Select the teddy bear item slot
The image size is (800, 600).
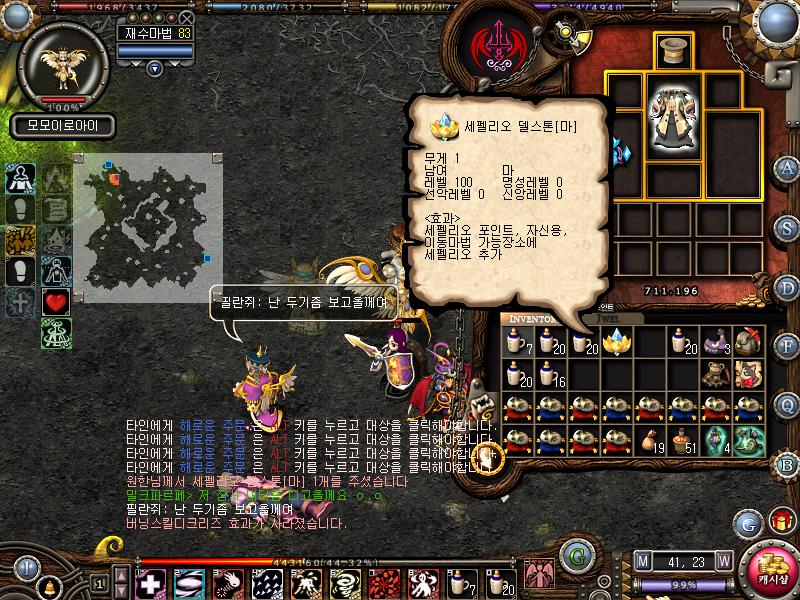tap(716, 374)
